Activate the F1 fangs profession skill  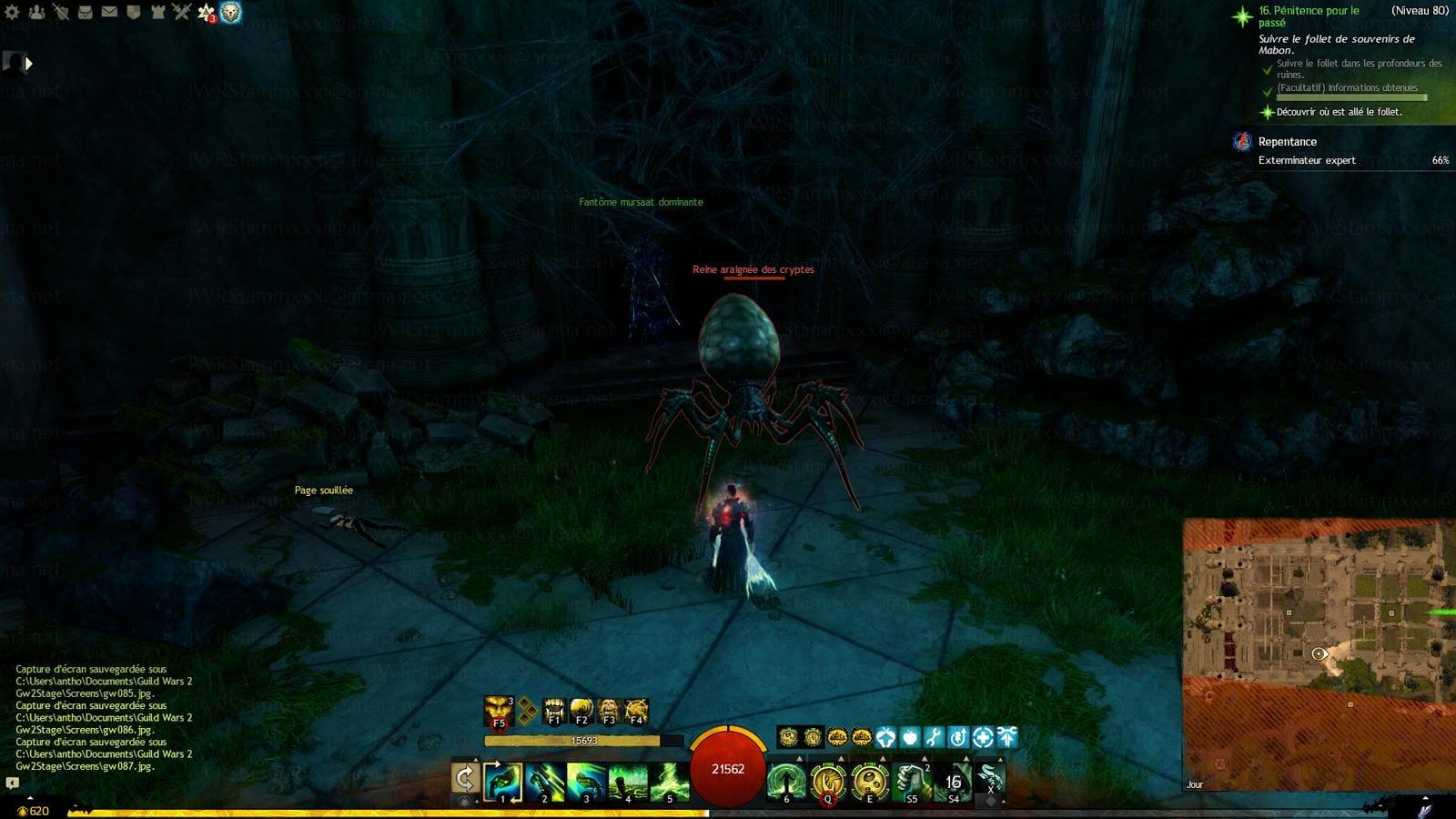[x=553, y=710]
